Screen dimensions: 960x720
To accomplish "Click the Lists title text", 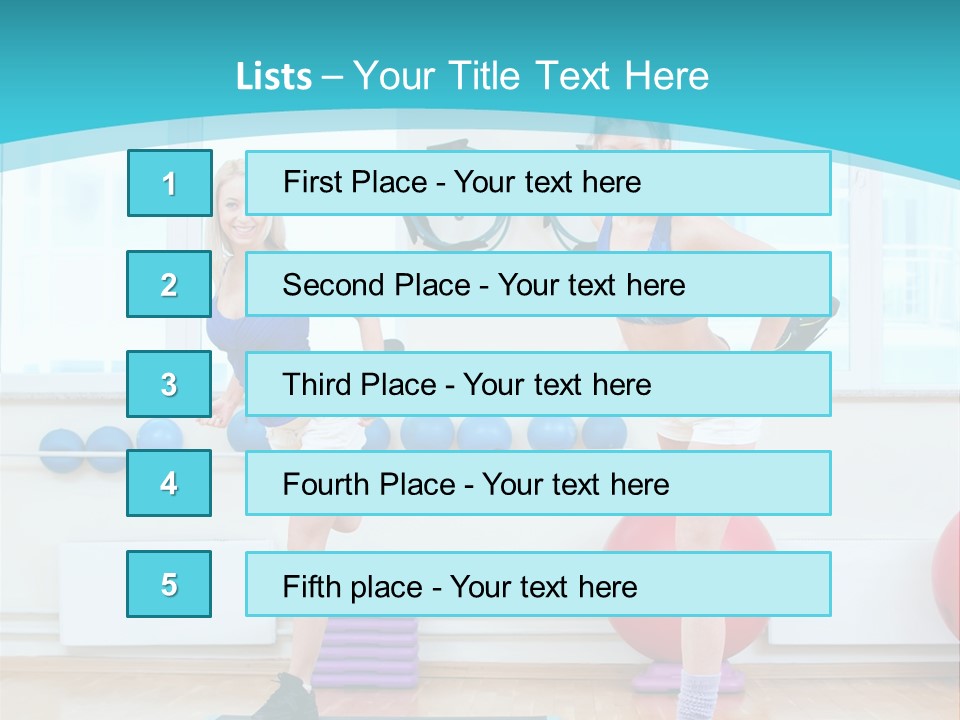I will coord(472,76).
